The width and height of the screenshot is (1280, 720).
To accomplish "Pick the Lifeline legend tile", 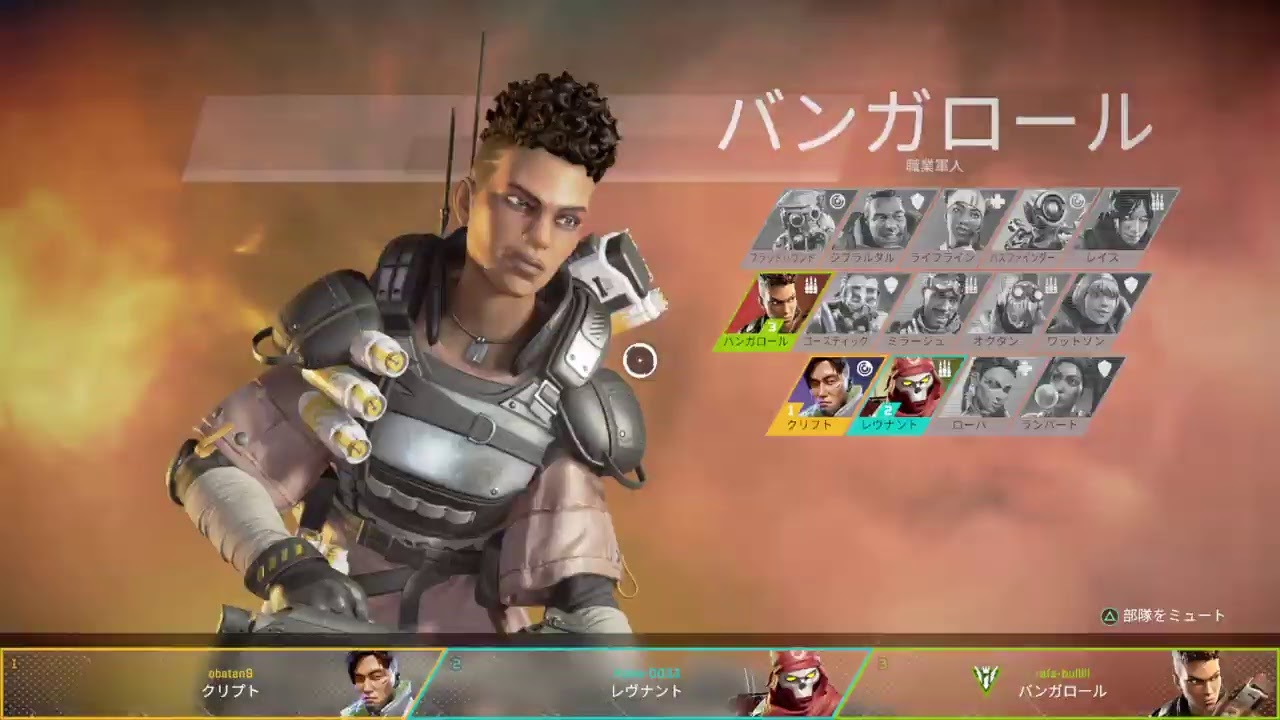I will pos(962,221).
